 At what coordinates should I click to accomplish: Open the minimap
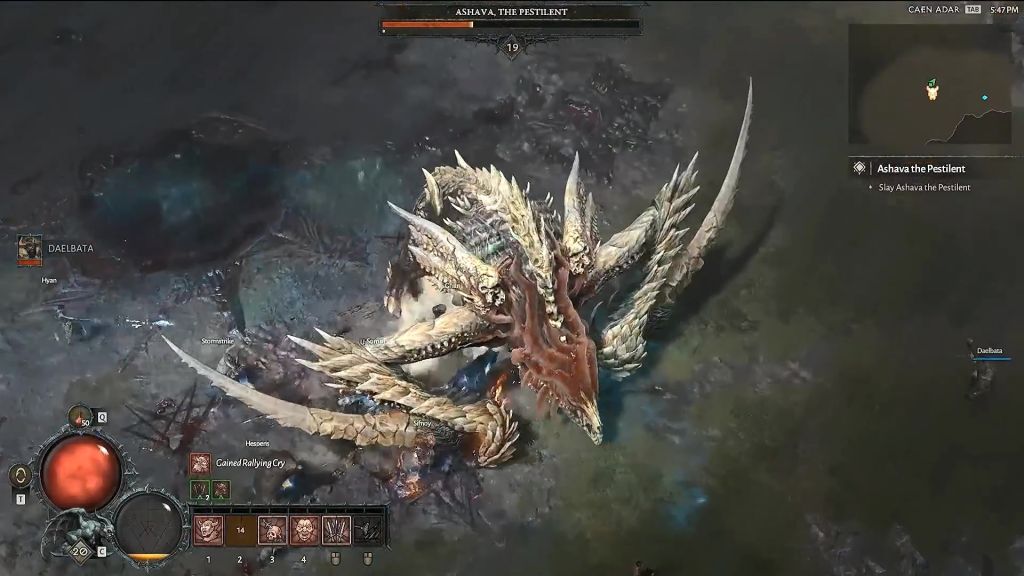(930, 84)
